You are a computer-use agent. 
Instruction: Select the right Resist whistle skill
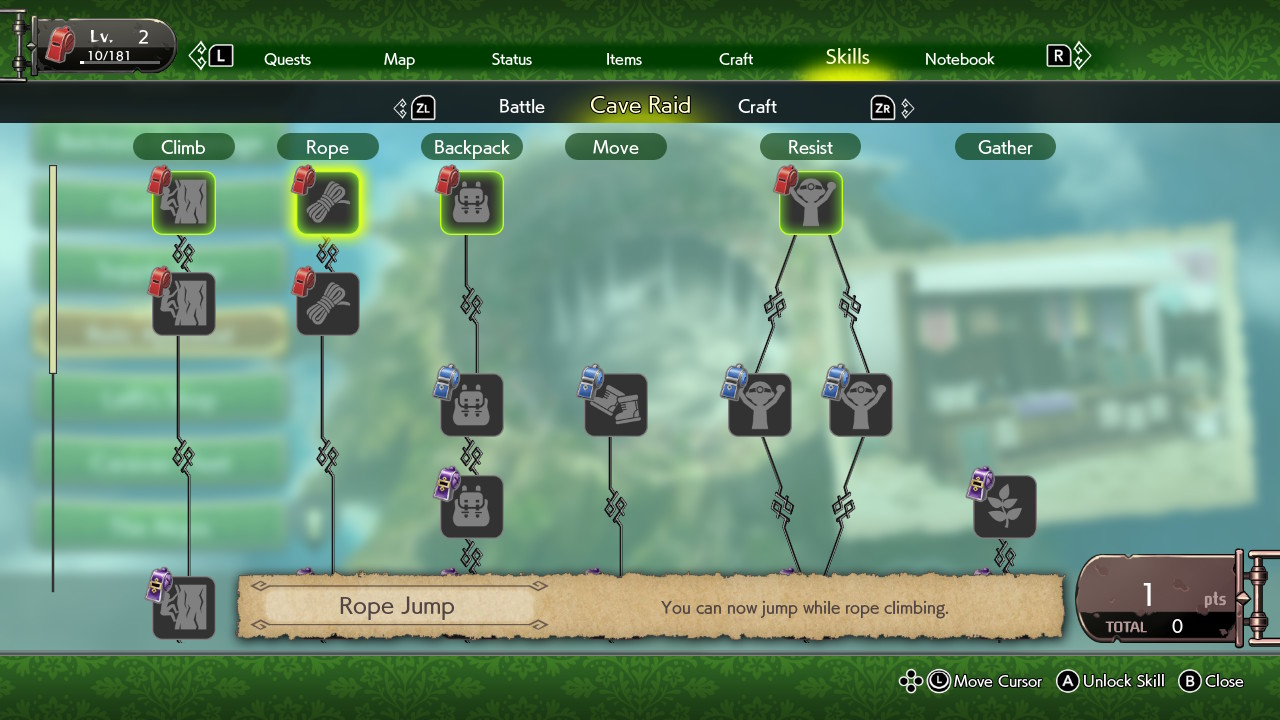(859, 404)
